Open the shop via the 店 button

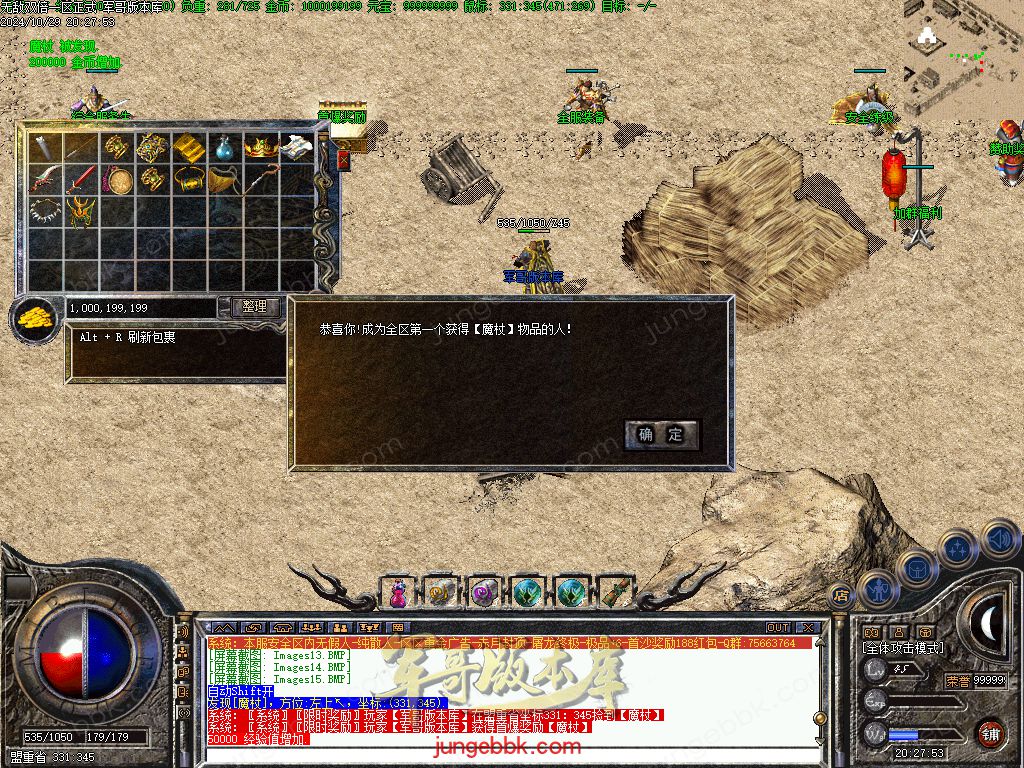[x=840, y=593]
